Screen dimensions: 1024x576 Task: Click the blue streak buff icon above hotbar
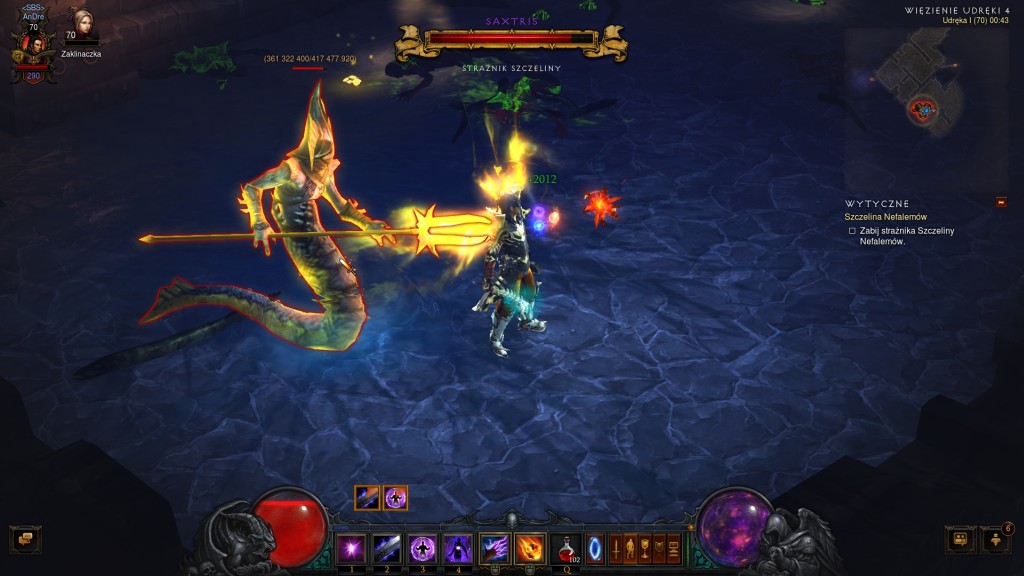[367, 498]
